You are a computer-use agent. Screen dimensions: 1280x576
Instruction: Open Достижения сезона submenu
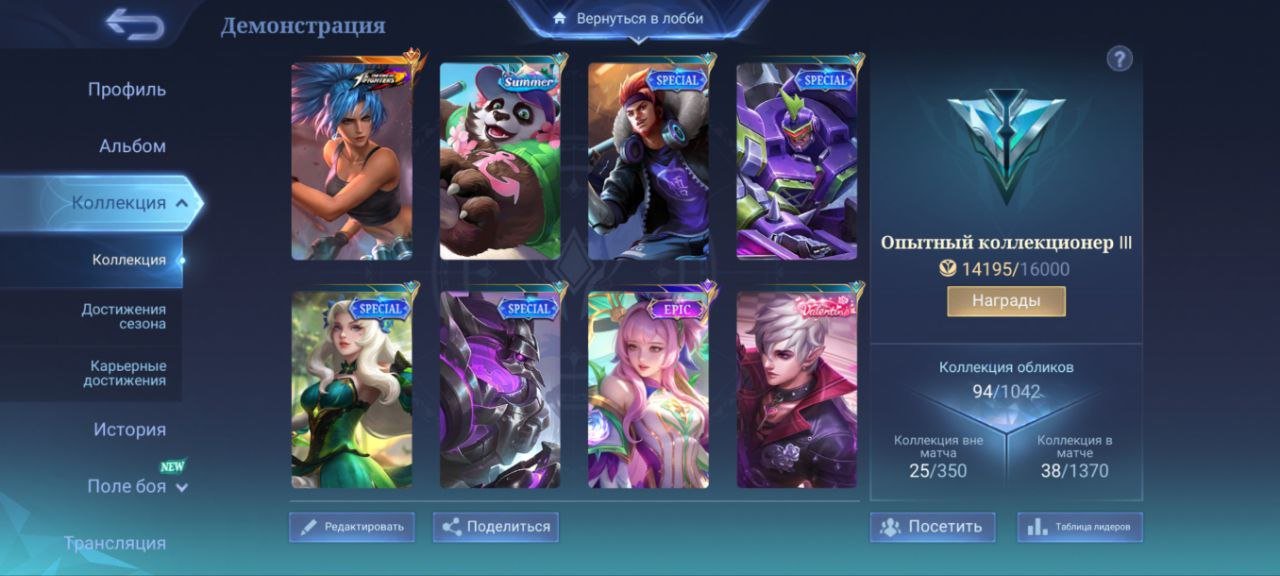[124, 316]
